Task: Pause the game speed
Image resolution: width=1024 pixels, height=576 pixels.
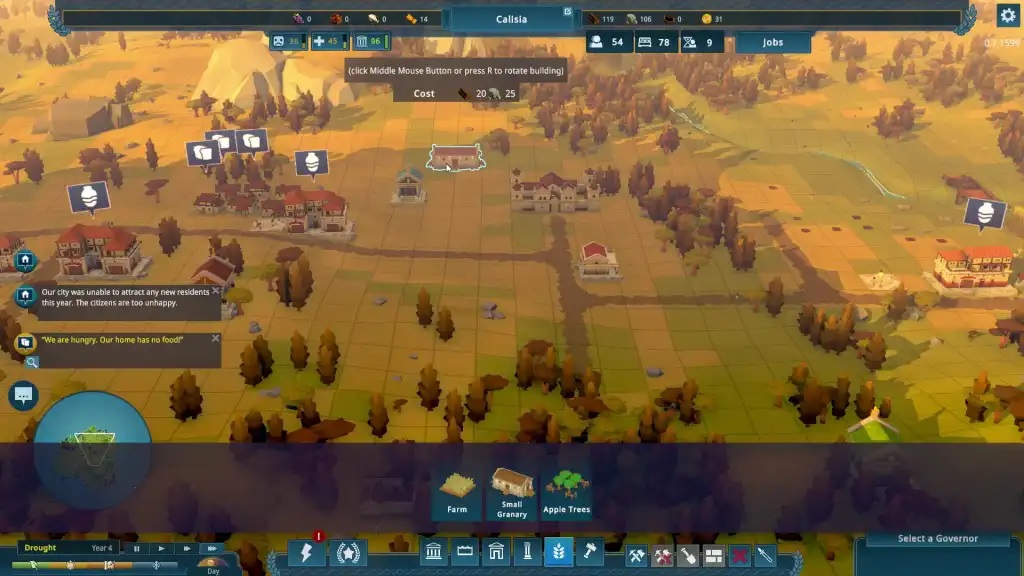Action: (137, 548)
